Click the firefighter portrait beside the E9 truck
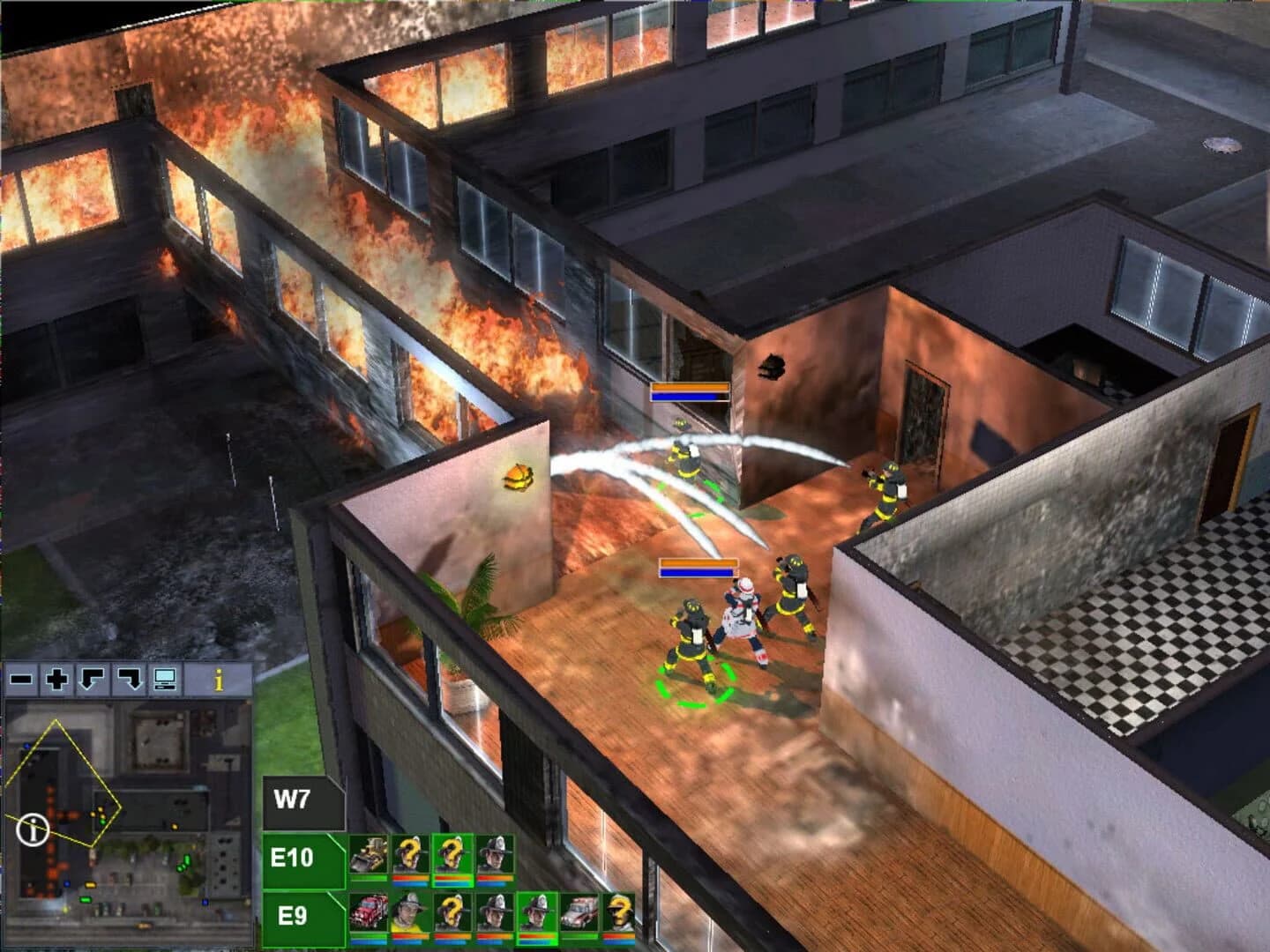 point(408,910)
